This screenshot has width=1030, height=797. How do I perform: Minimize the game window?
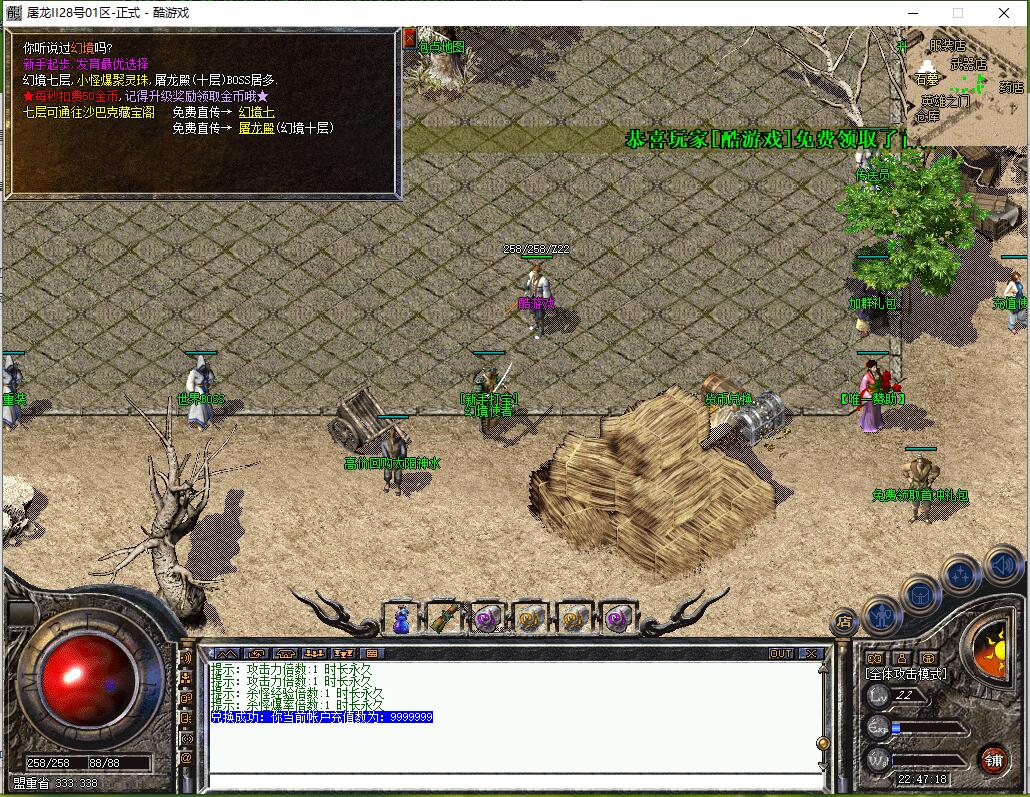[x=912, y=13]
